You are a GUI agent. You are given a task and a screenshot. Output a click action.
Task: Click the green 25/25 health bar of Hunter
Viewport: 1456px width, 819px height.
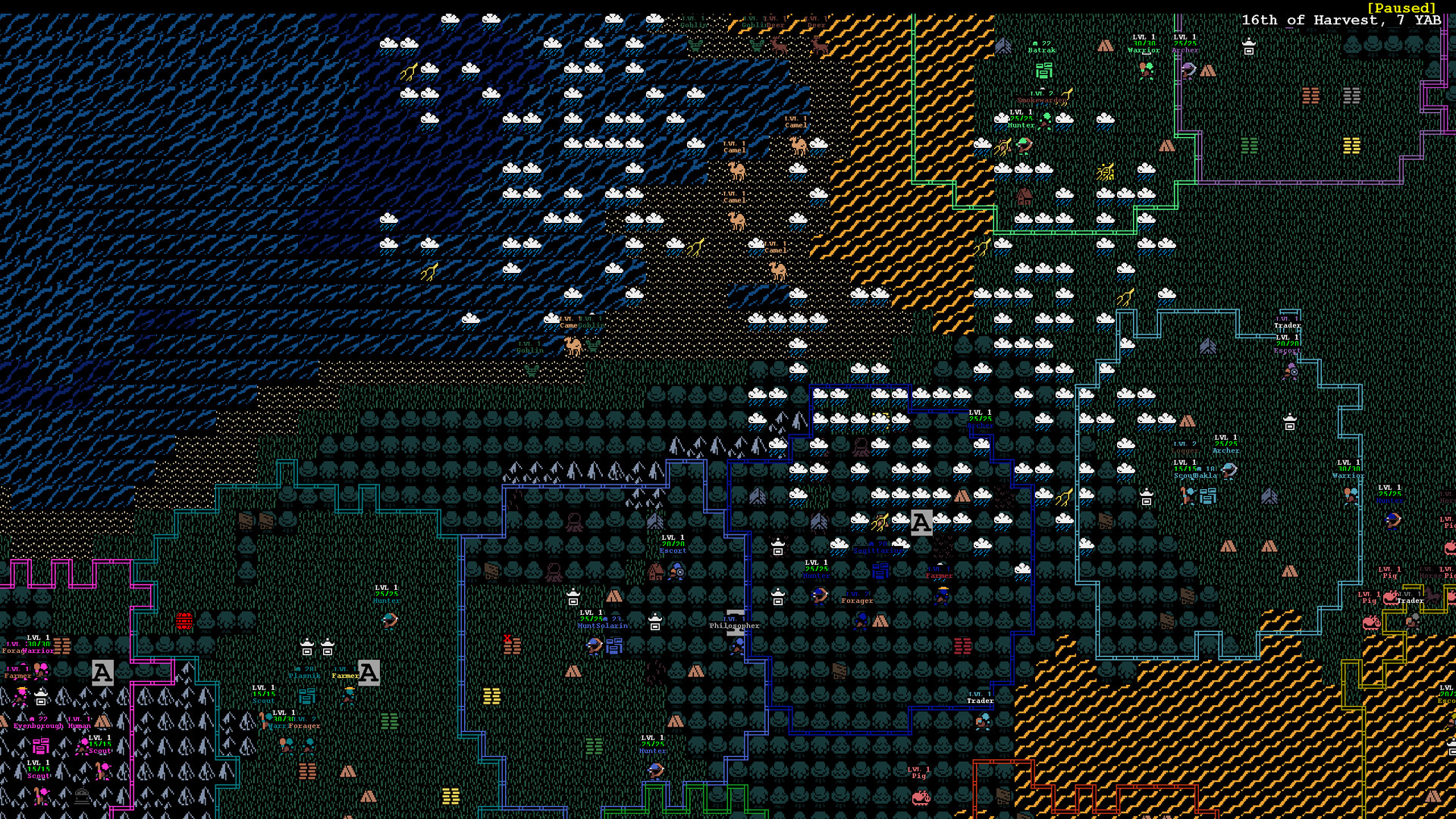817,568
